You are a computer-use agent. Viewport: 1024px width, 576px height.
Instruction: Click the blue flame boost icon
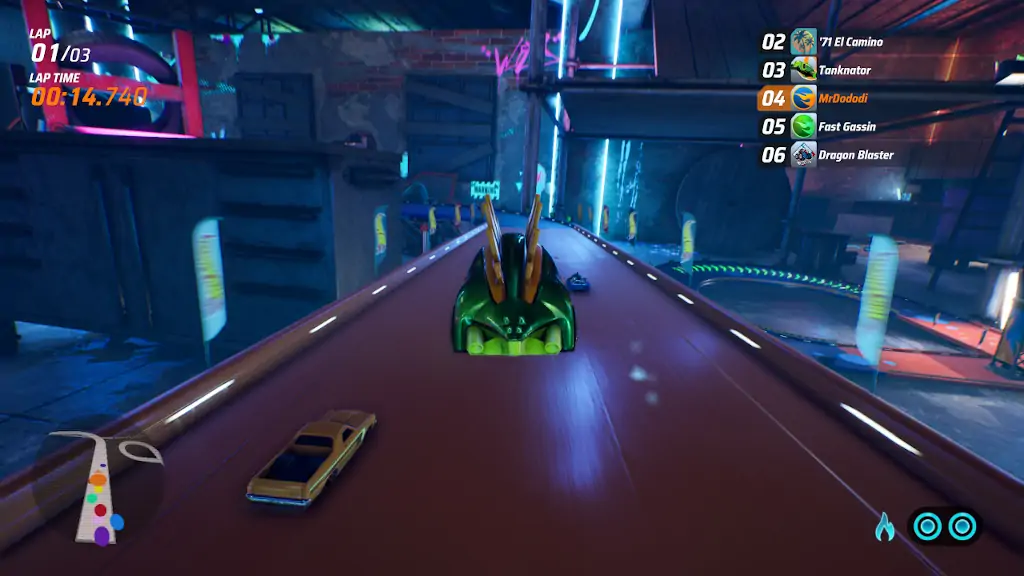tap(885, 526)
